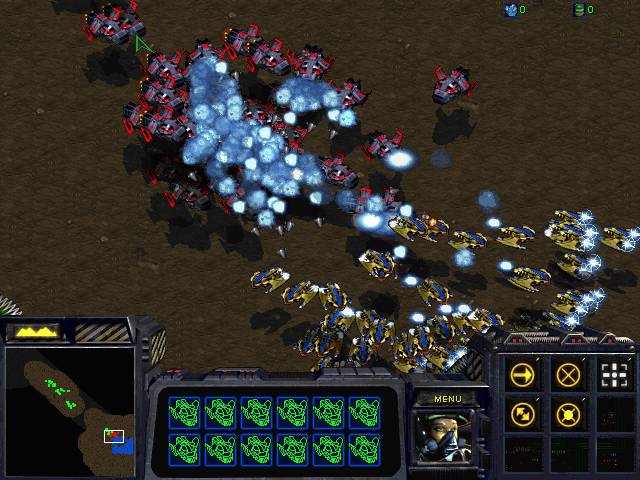Activate the Stop command icon
This screenshot has height=480, width=640.
(569, 375)
